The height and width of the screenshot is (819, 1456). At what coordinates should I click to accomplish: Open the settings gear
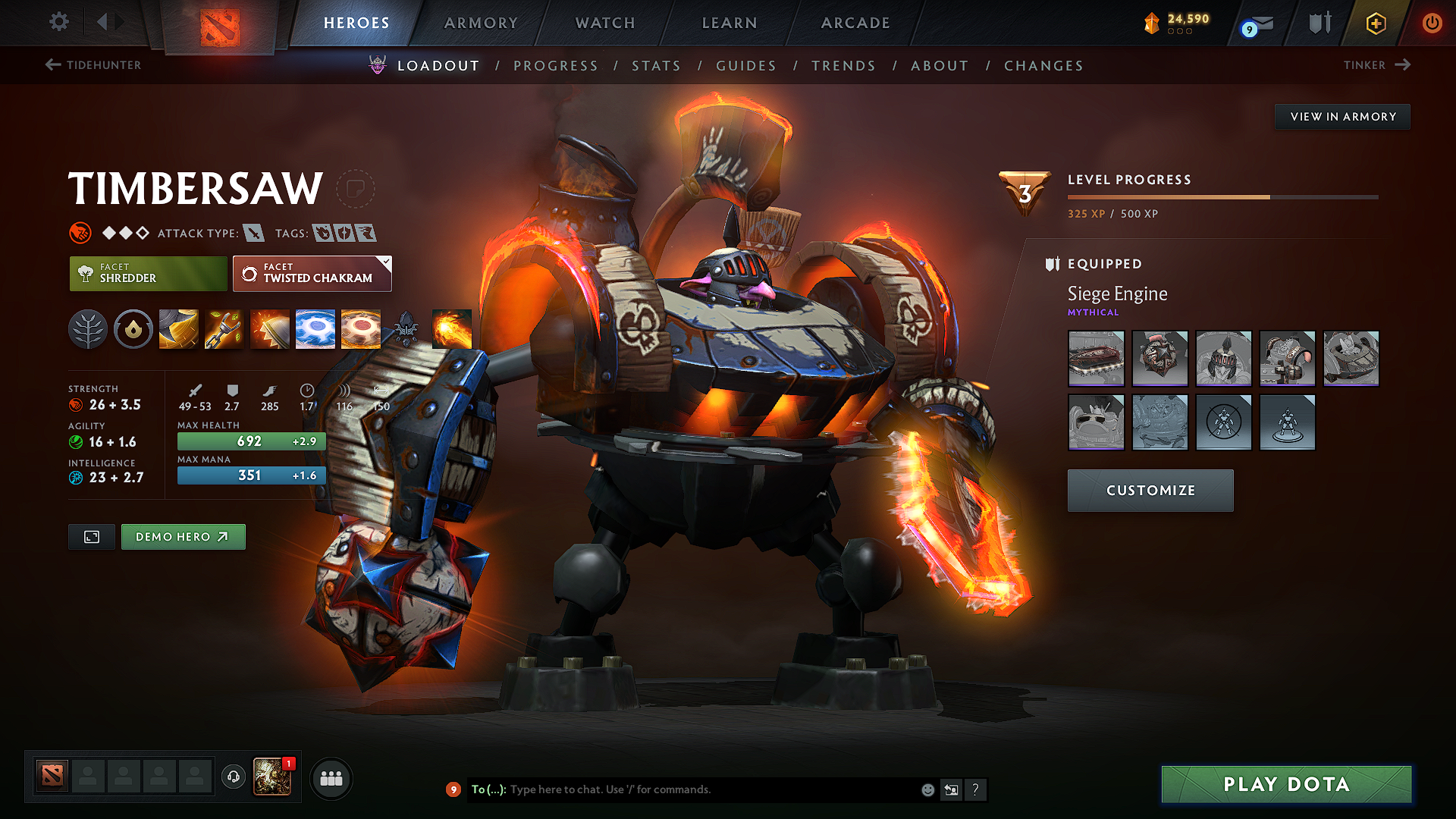click(59, 21)
